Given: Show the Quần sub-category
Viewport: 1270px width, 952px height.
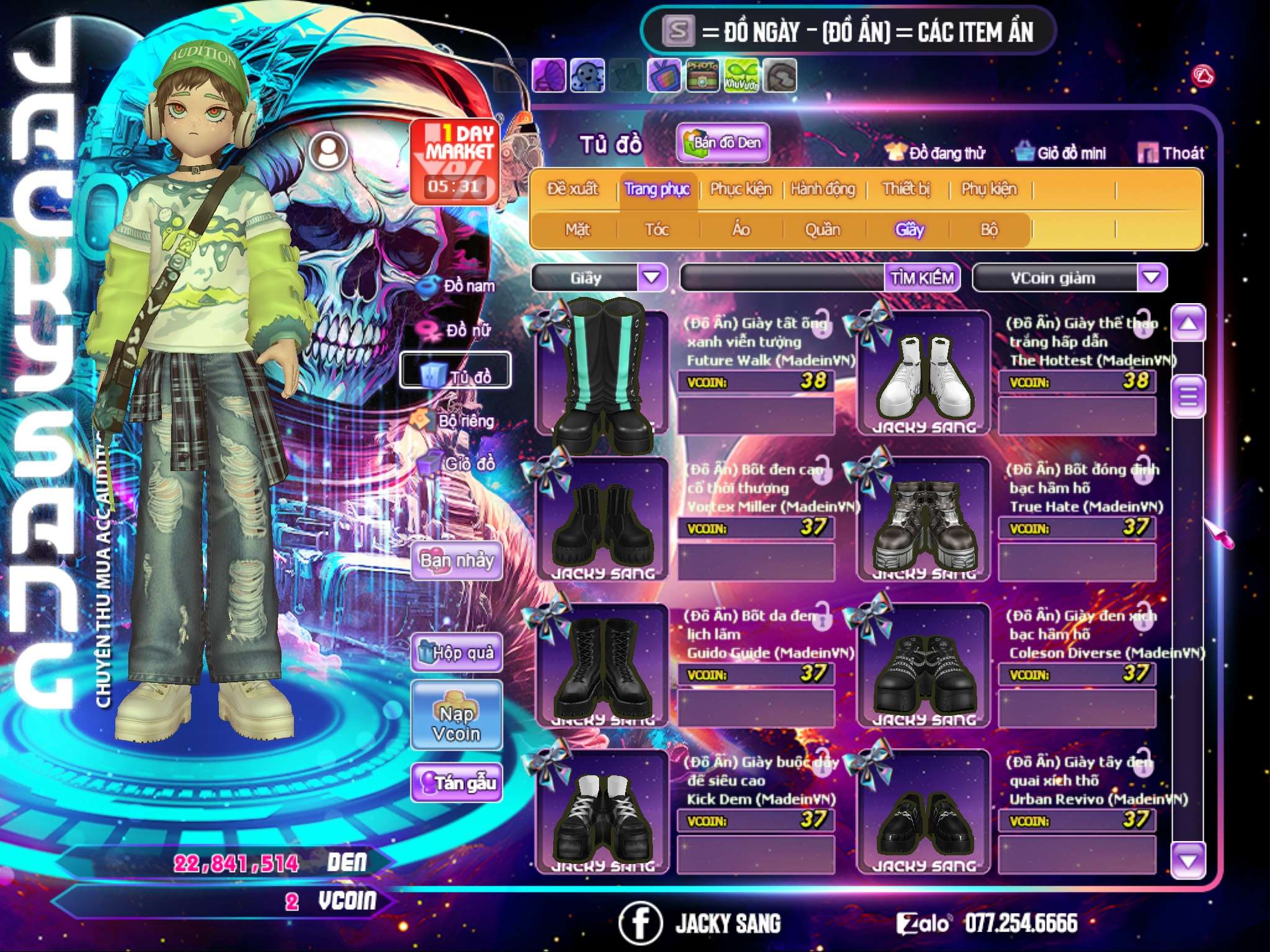Looking at the screenshot, I should pyautogui.click(x=822, y=230).
